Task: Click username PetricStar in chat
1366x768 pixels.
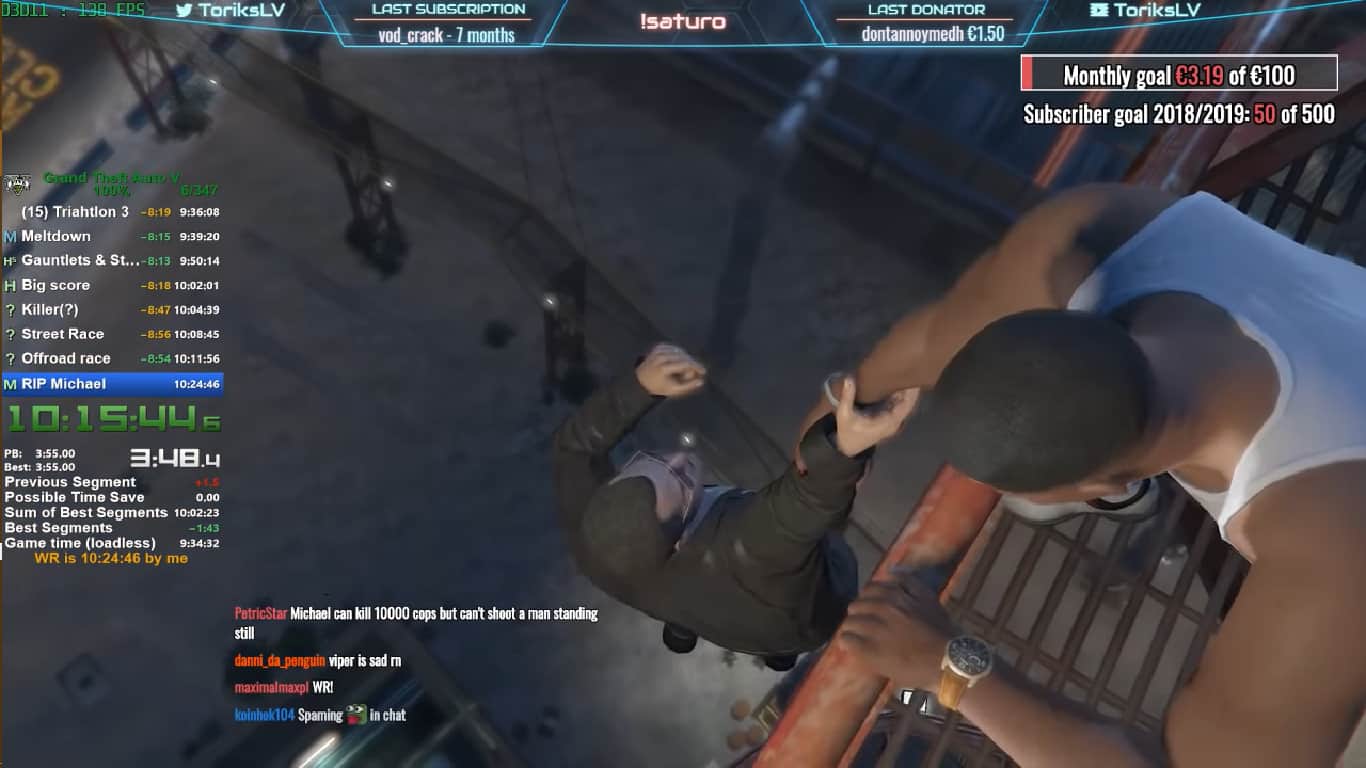Action: click(263, 614)
